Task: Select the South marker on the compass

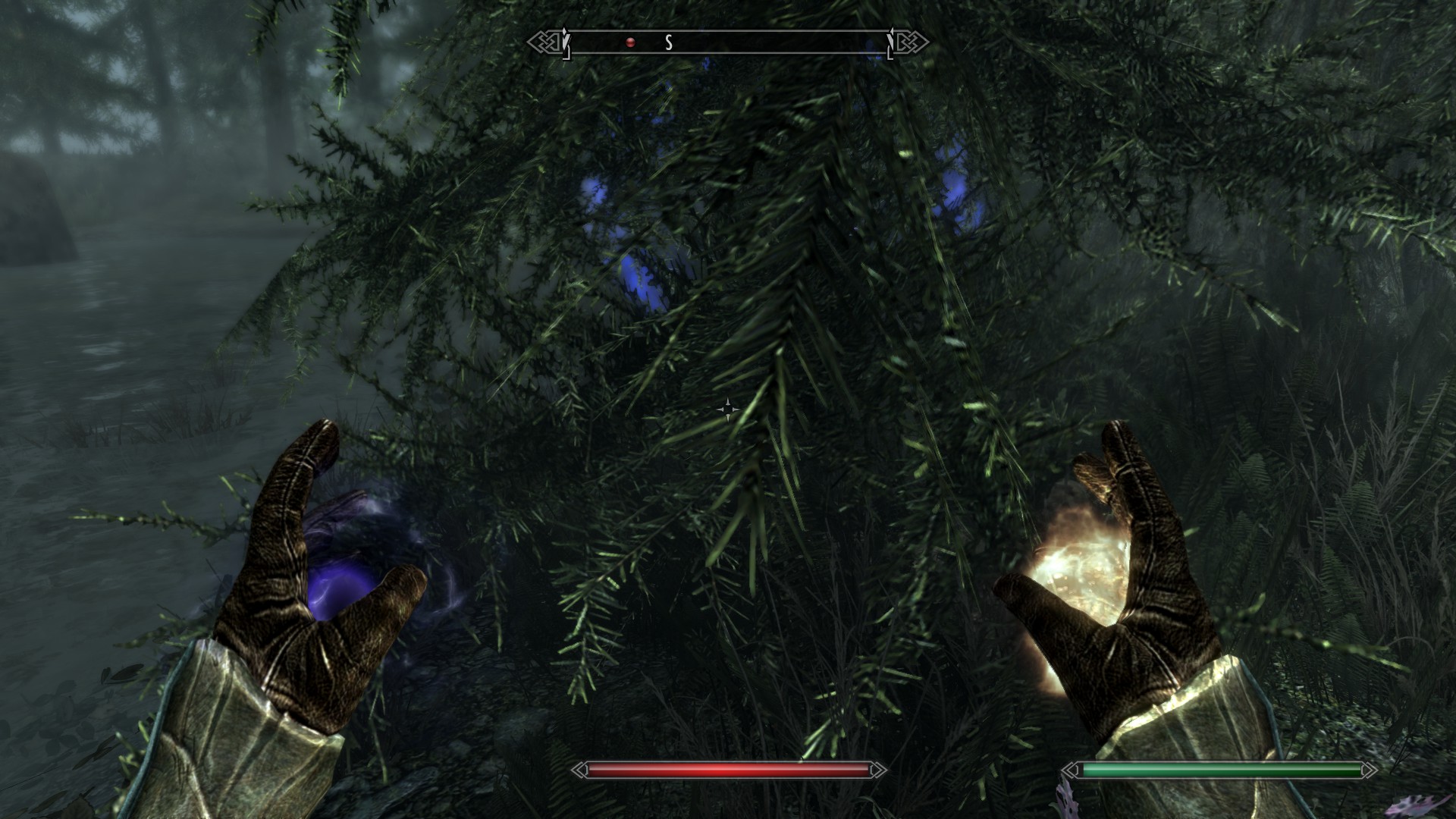Action: (x=668, y=43)
